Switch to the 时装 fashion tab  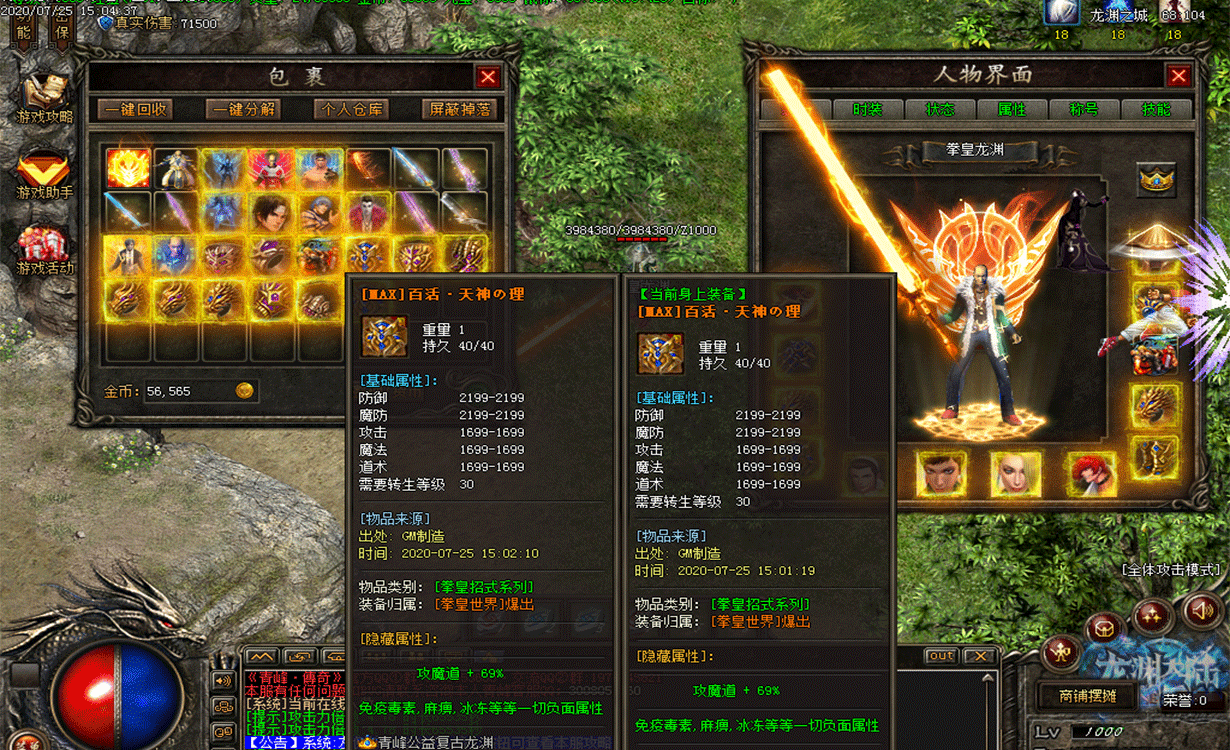(867, 110)
